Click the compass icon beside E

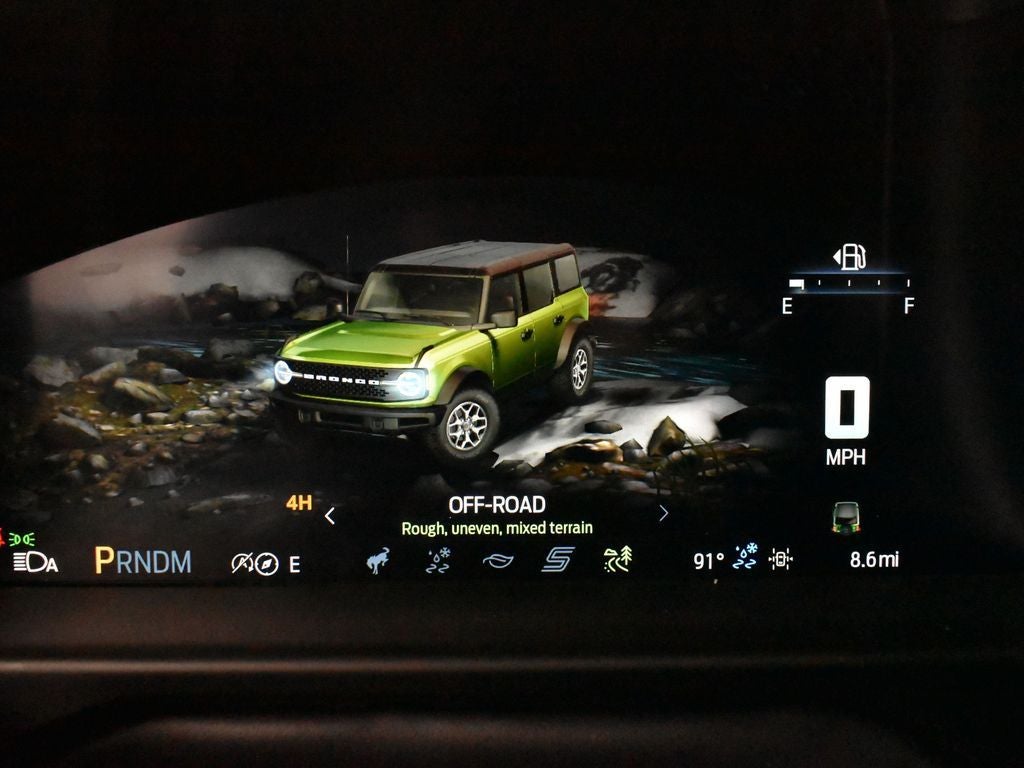(266, 564)
